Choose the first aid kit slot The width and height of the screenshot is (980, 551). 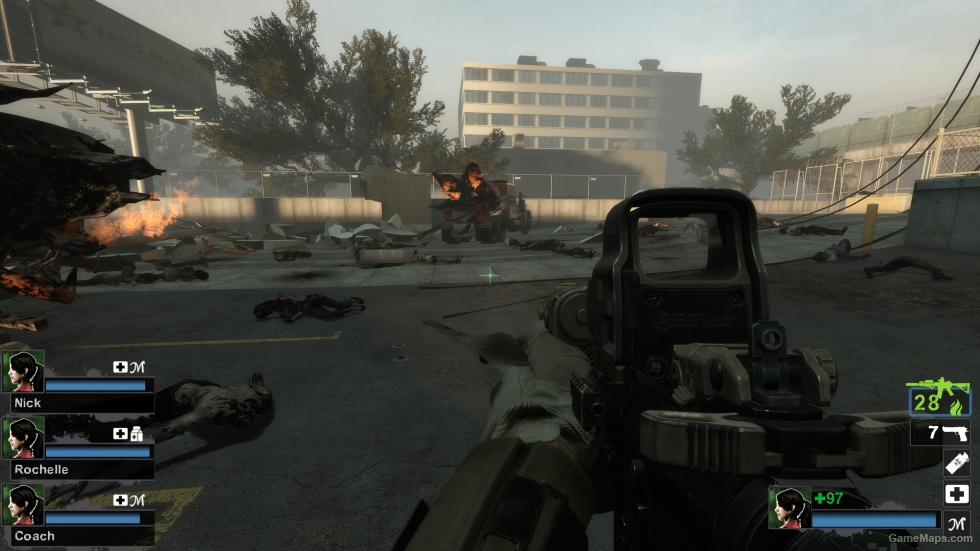pyautogui.click(x=956, y=494)
